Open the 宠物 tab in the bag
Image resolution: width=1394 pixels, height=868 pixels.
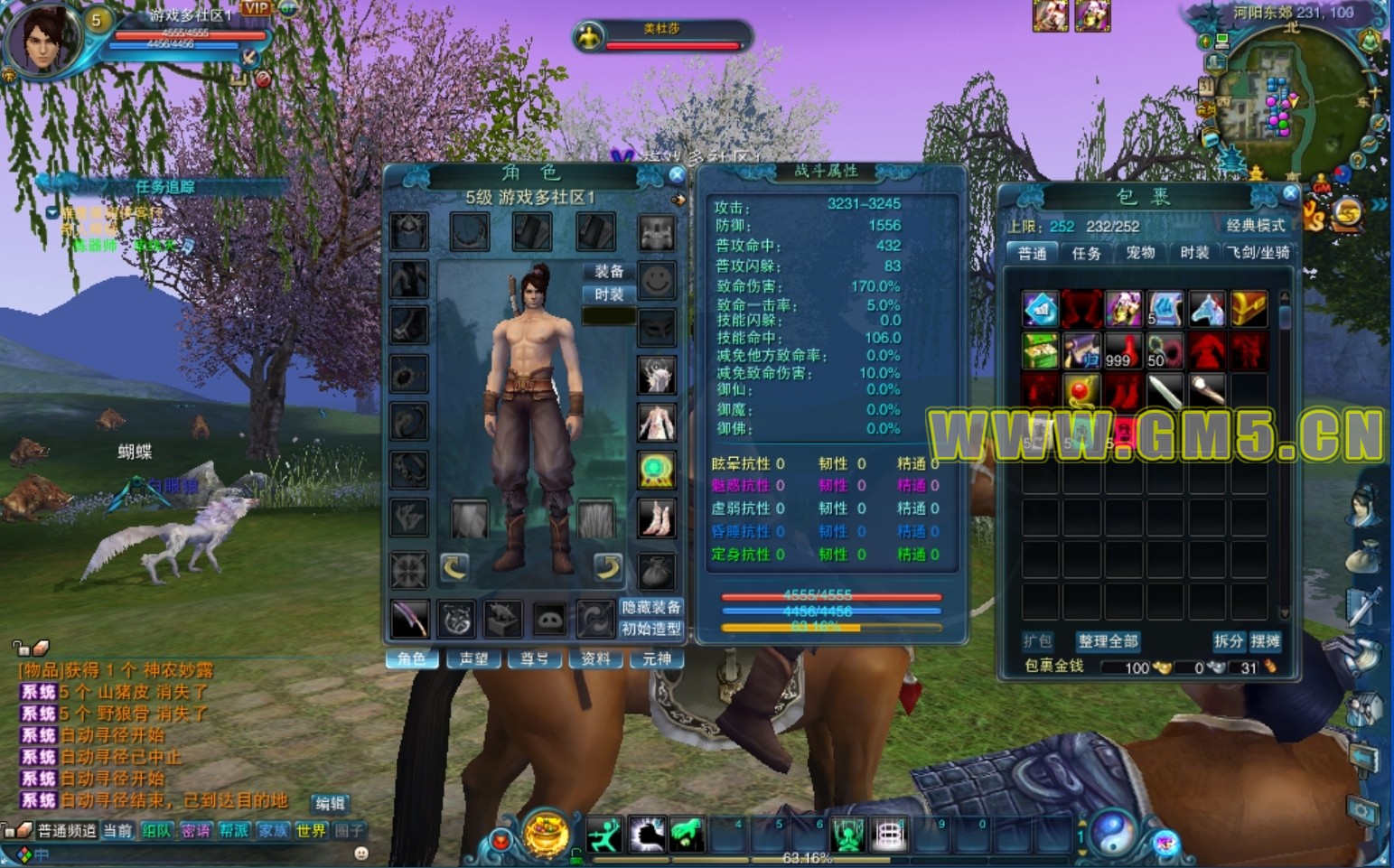tap(1140, 253)
